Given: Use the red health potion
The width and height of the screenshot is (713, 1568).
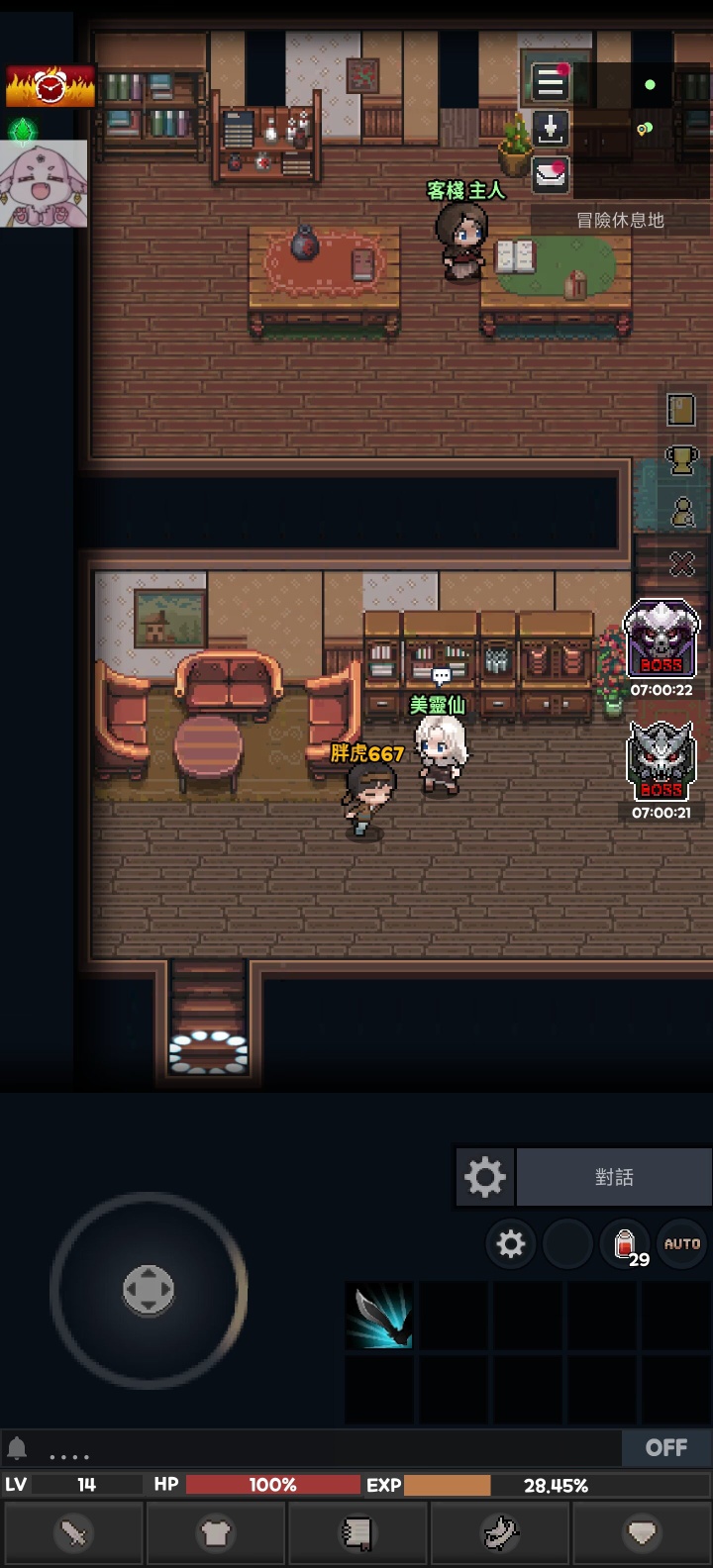Looking at the screenshot, I should pyautogui.click(x=626, y=1244).
